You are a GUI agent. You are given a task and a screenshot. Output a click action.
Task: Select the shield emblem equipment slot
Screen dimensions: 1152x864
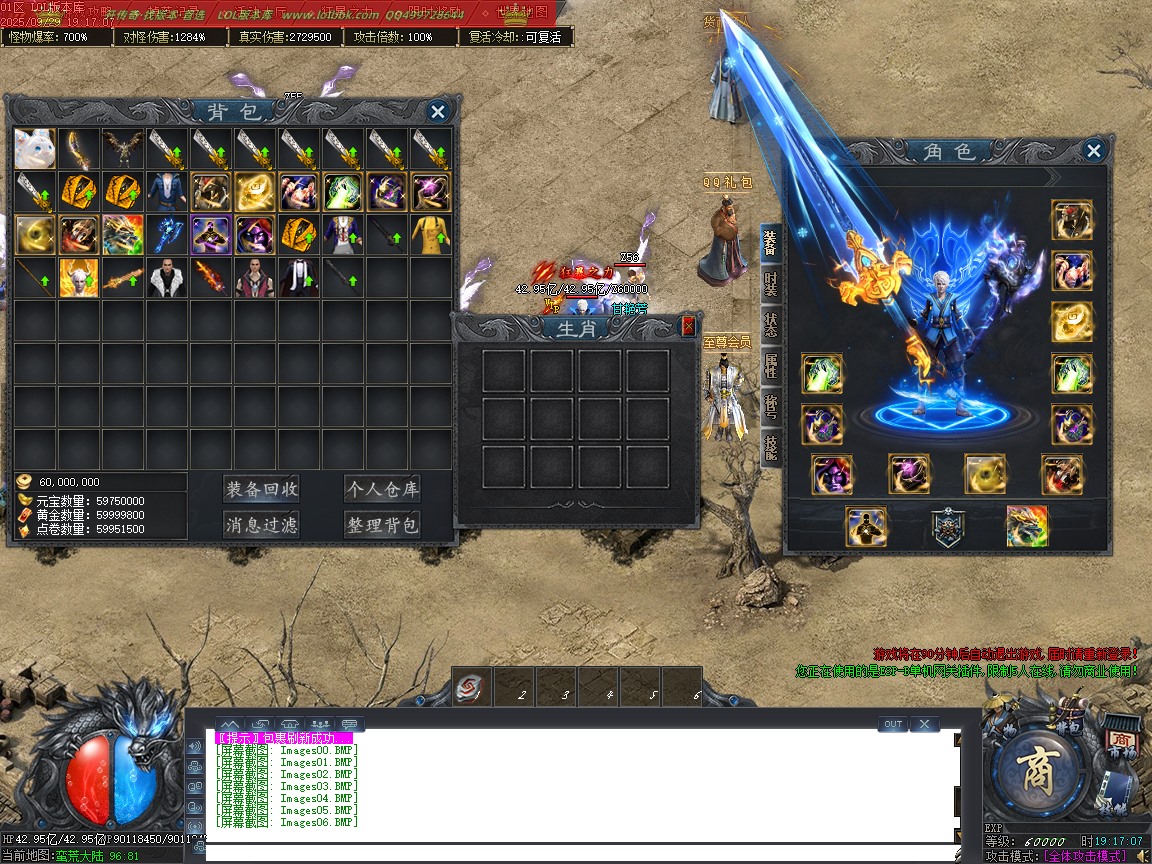[x=947, y=527]
